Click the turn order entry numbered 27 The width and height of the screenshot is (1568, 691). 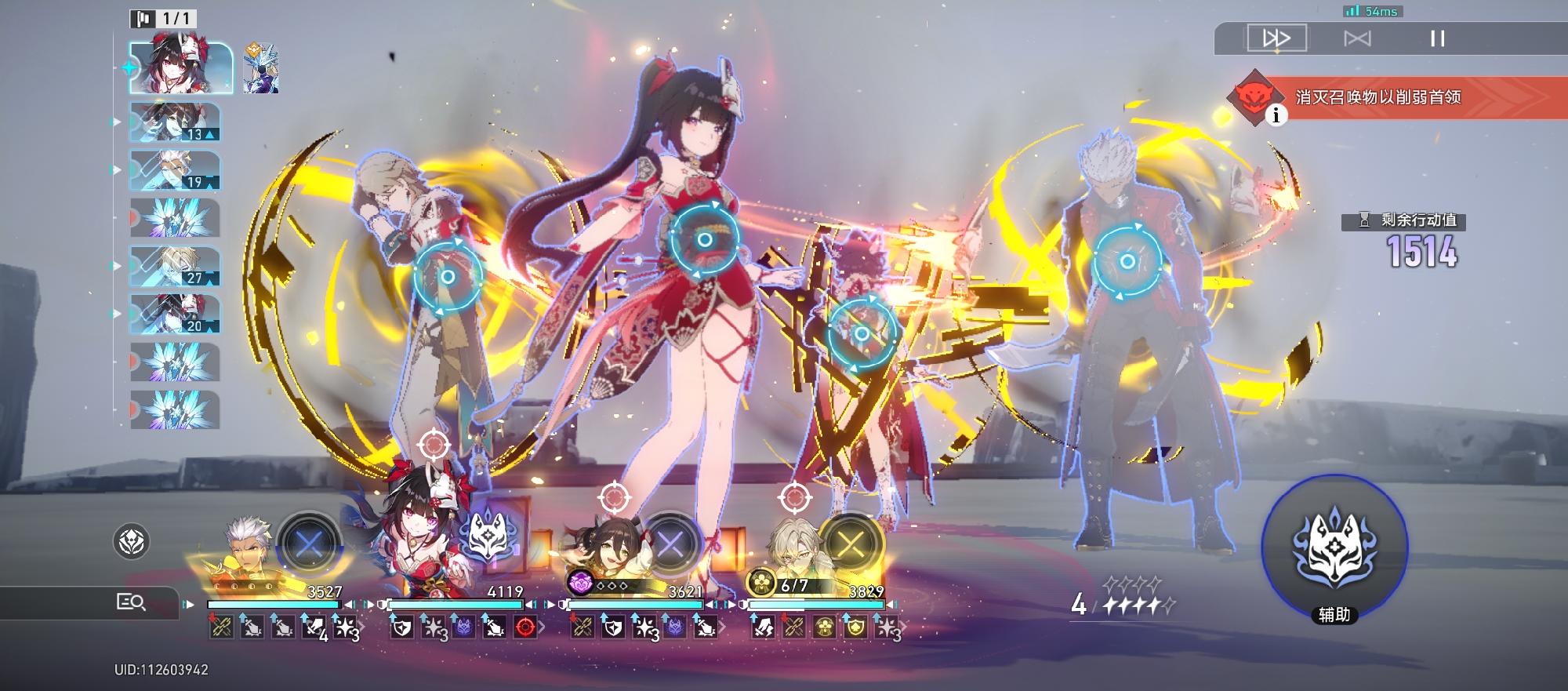[x=175, y=267]
